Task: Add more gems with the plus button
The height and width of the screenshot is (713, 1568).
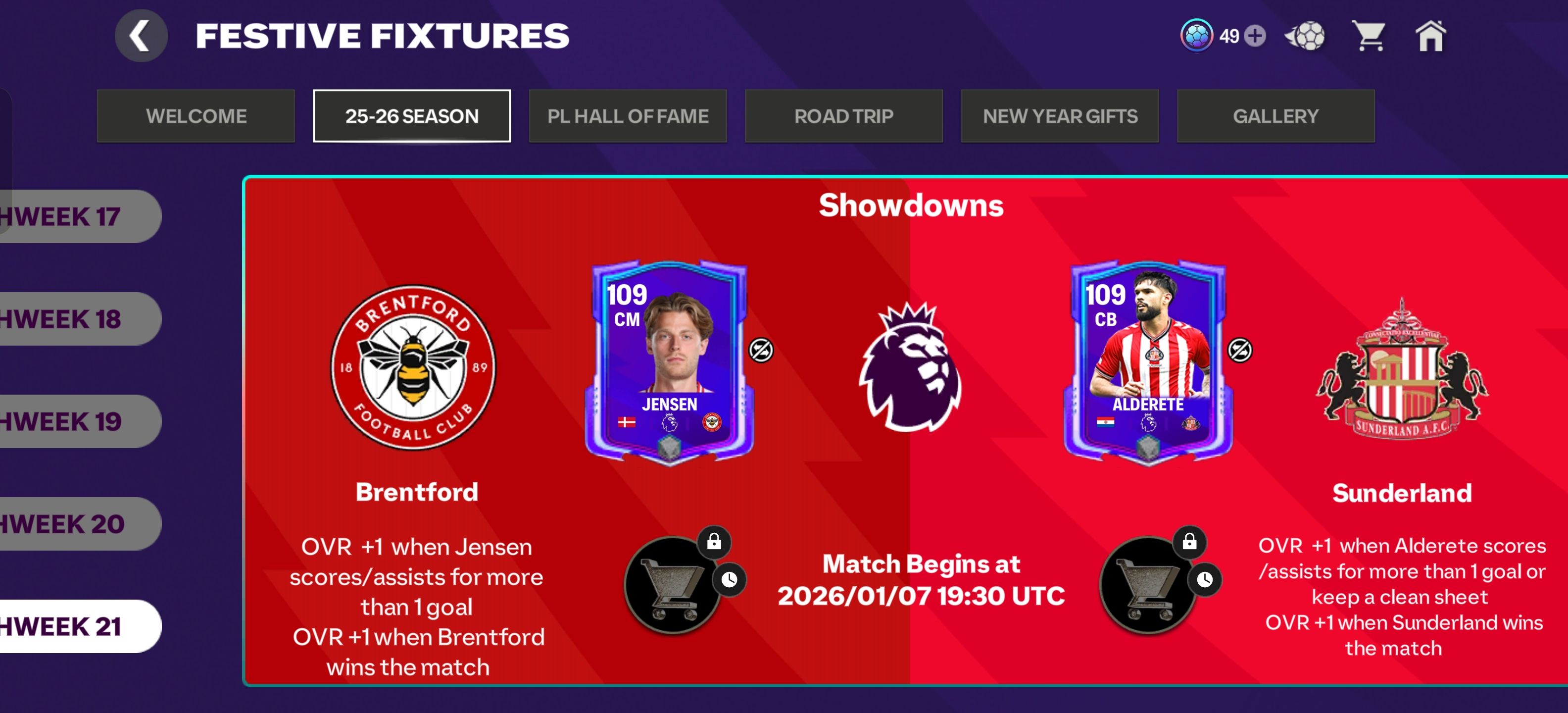Action: 1255,36
